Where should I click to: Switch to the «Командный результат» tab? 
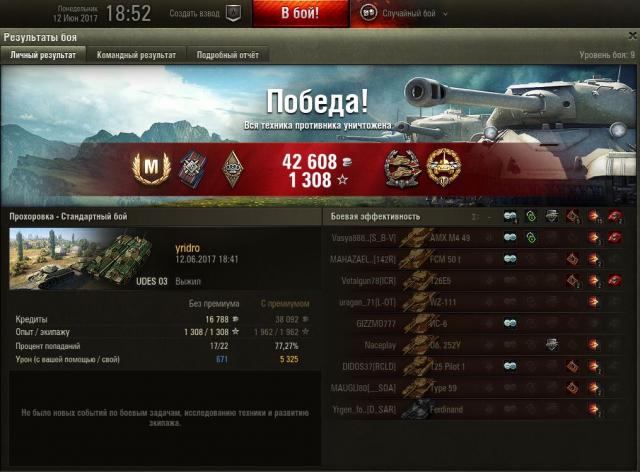136,55
